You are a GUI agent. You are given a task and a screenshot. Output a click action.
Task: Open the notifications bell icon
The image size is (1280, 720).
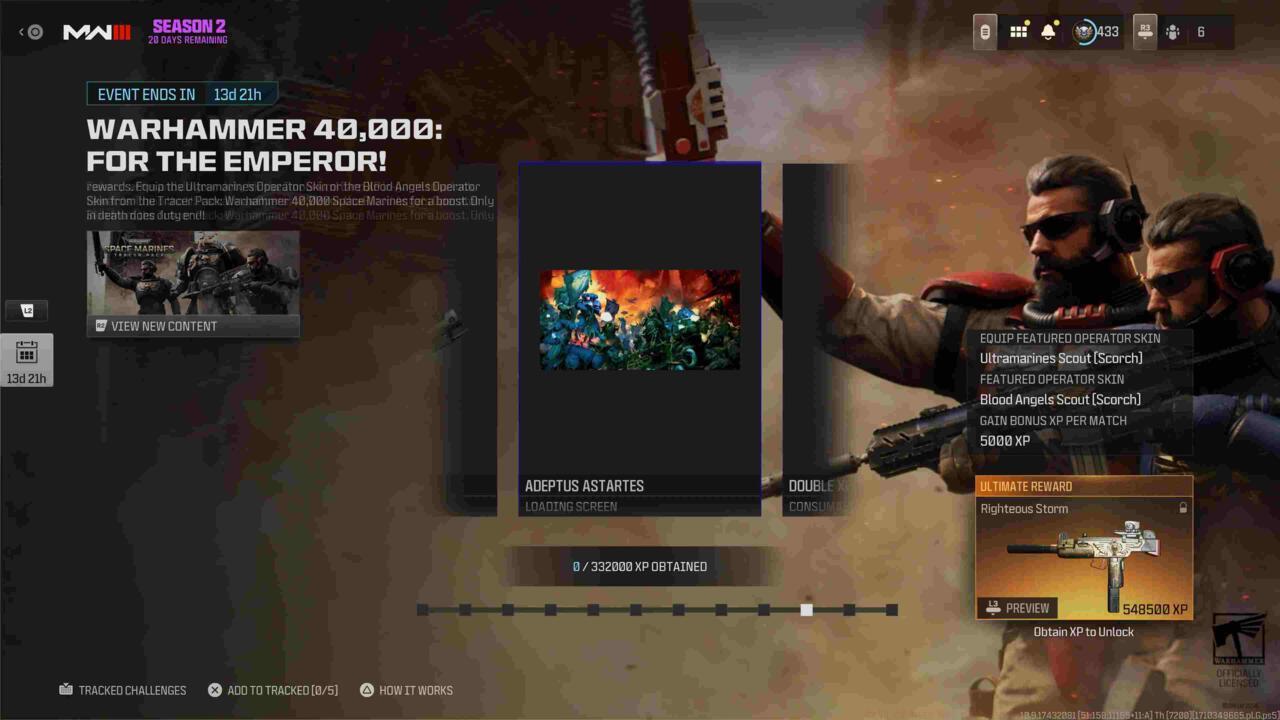1048,31
